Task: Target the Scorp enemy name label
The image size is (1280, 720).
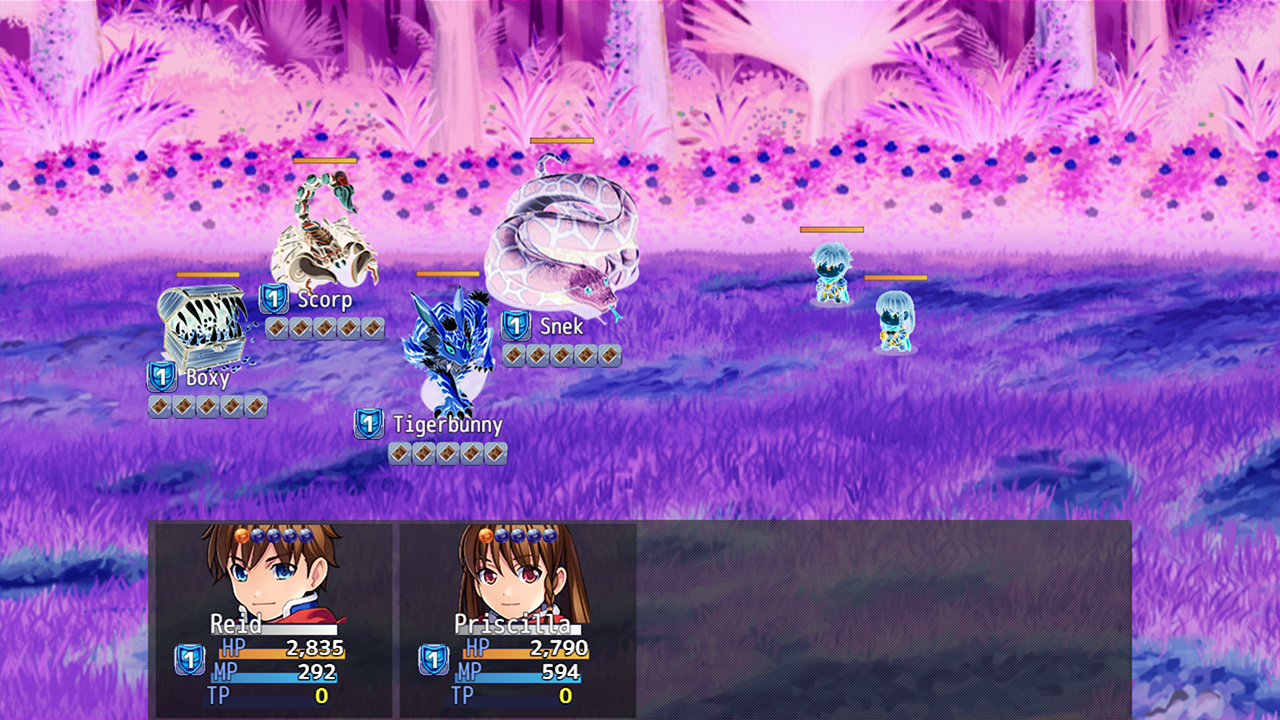Action: 324,299
